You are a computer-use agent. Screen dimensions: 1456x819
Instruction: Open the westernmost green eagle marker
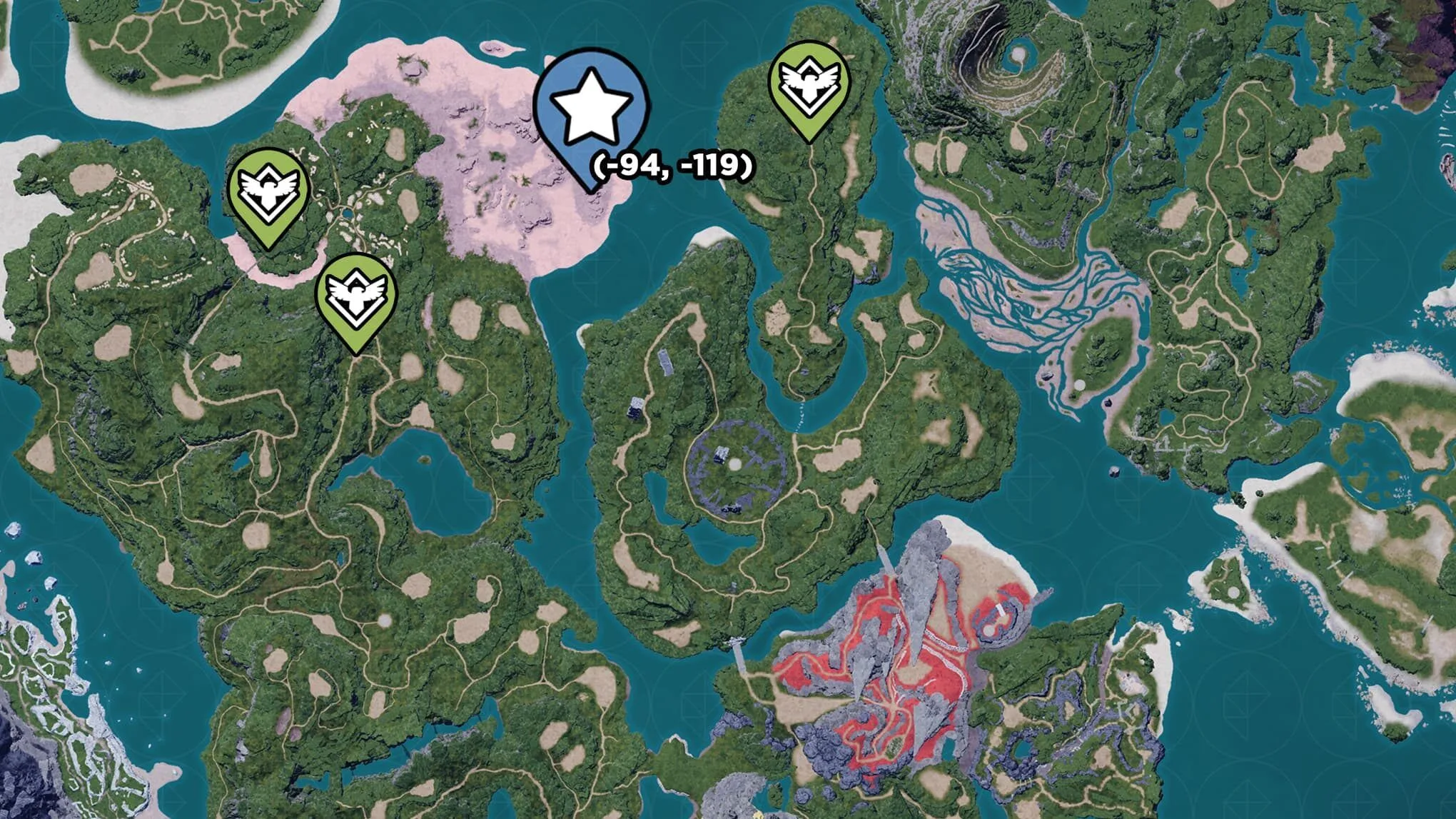[x=268, y=191]
